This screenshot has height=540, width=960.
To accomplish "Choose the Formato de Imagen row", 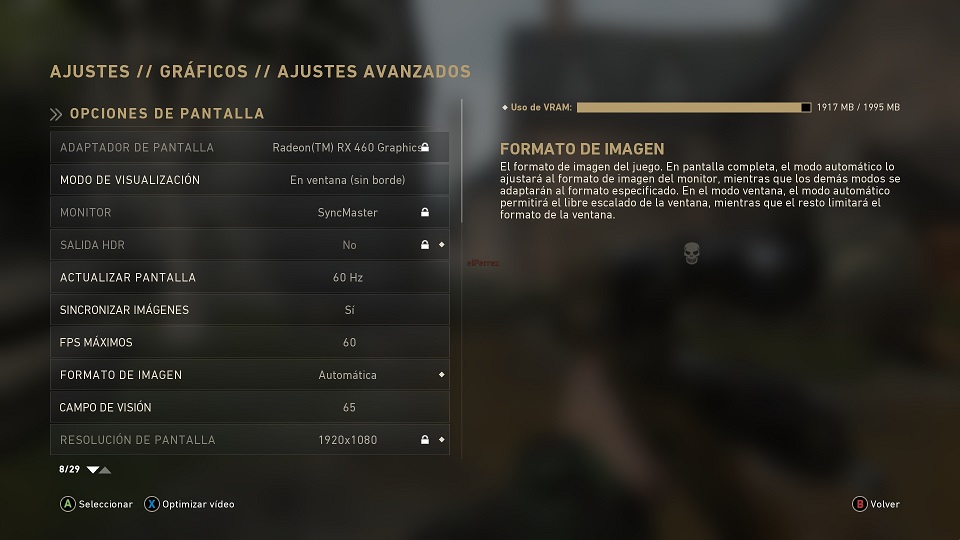I will pyautogui.click(x=249, y=375).
